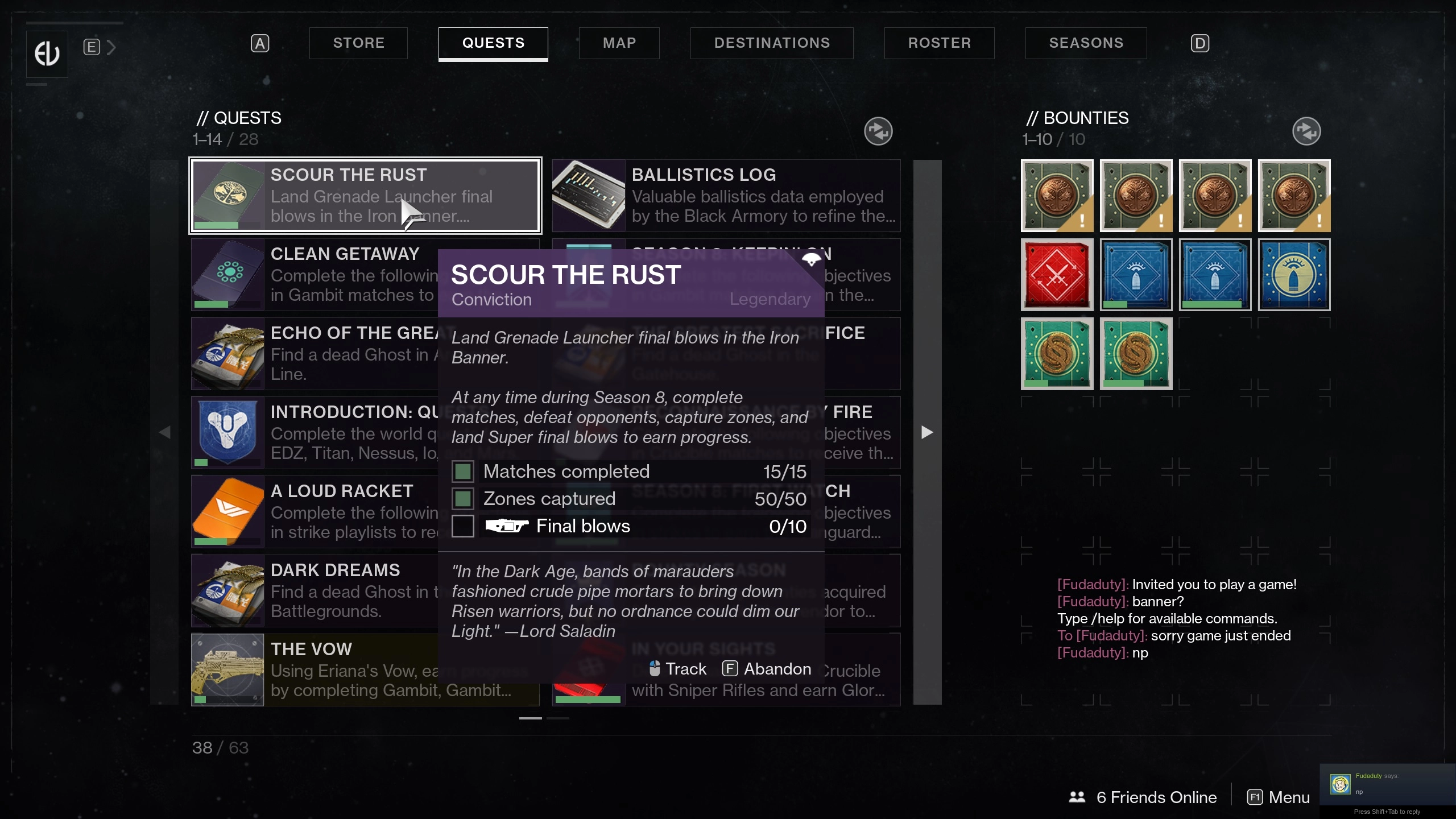Select the red Crucible bounty
1456x819 pixels.
pyautogui.click(x=1057, y=275)
